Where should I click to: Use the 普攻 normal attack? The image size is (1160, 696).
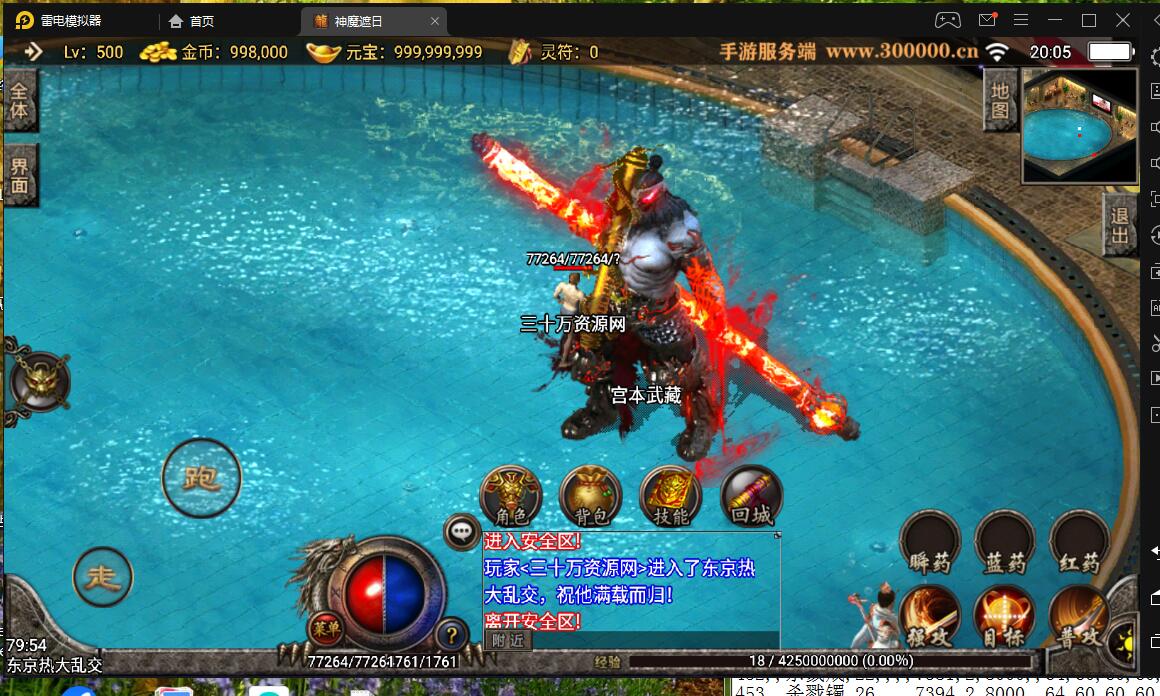point(1079,616)
